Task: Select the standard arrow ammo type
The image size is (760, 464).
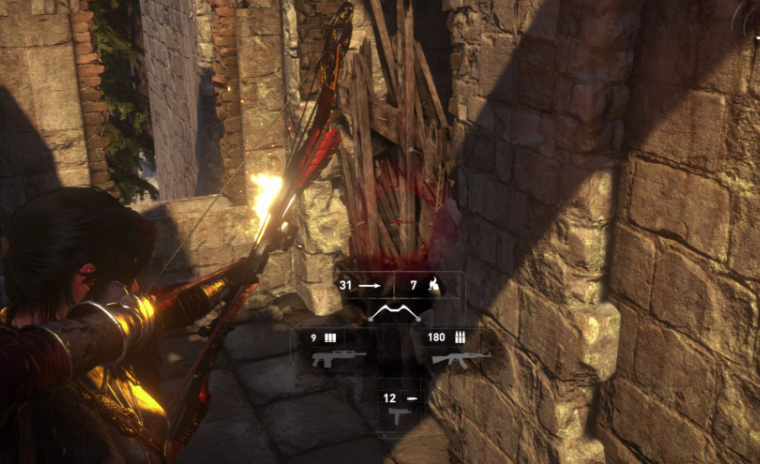Action: [366, 286]
